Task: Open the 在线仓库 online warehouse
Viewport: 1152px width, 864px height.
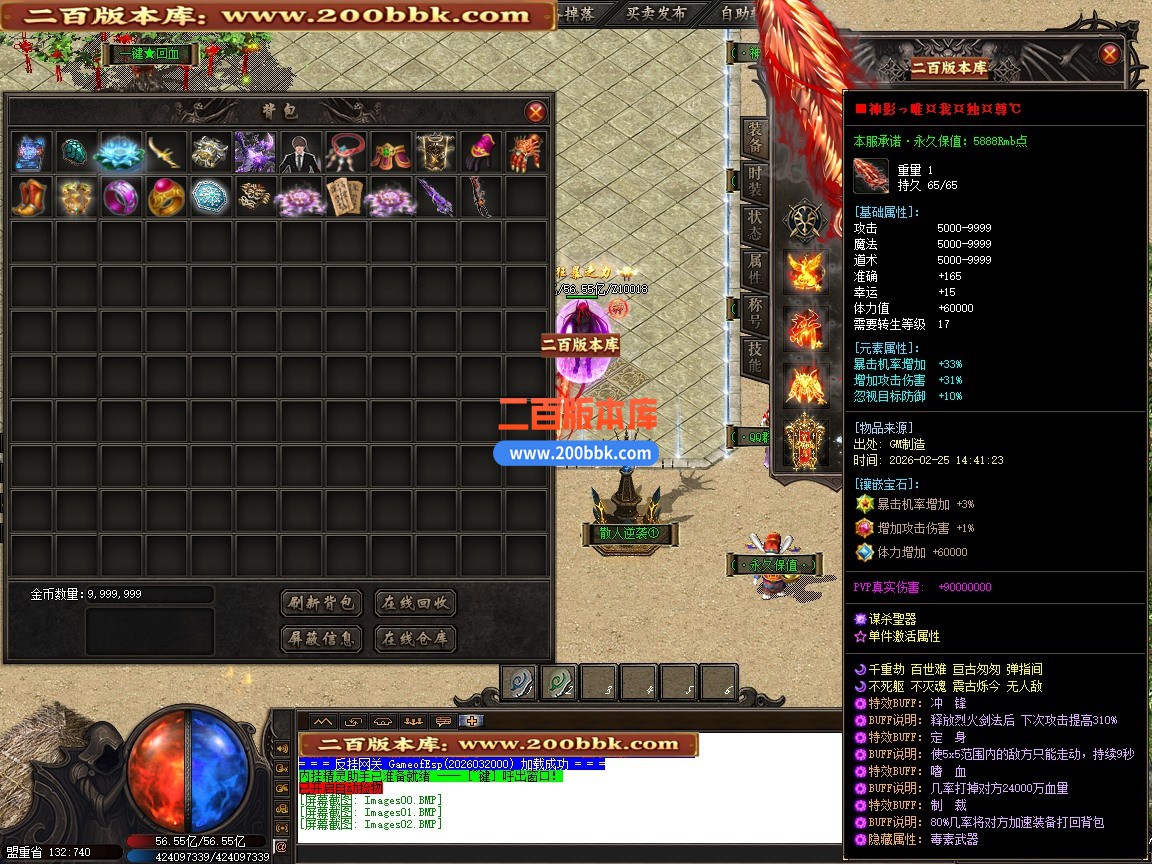Action: [x=415, y=638]
